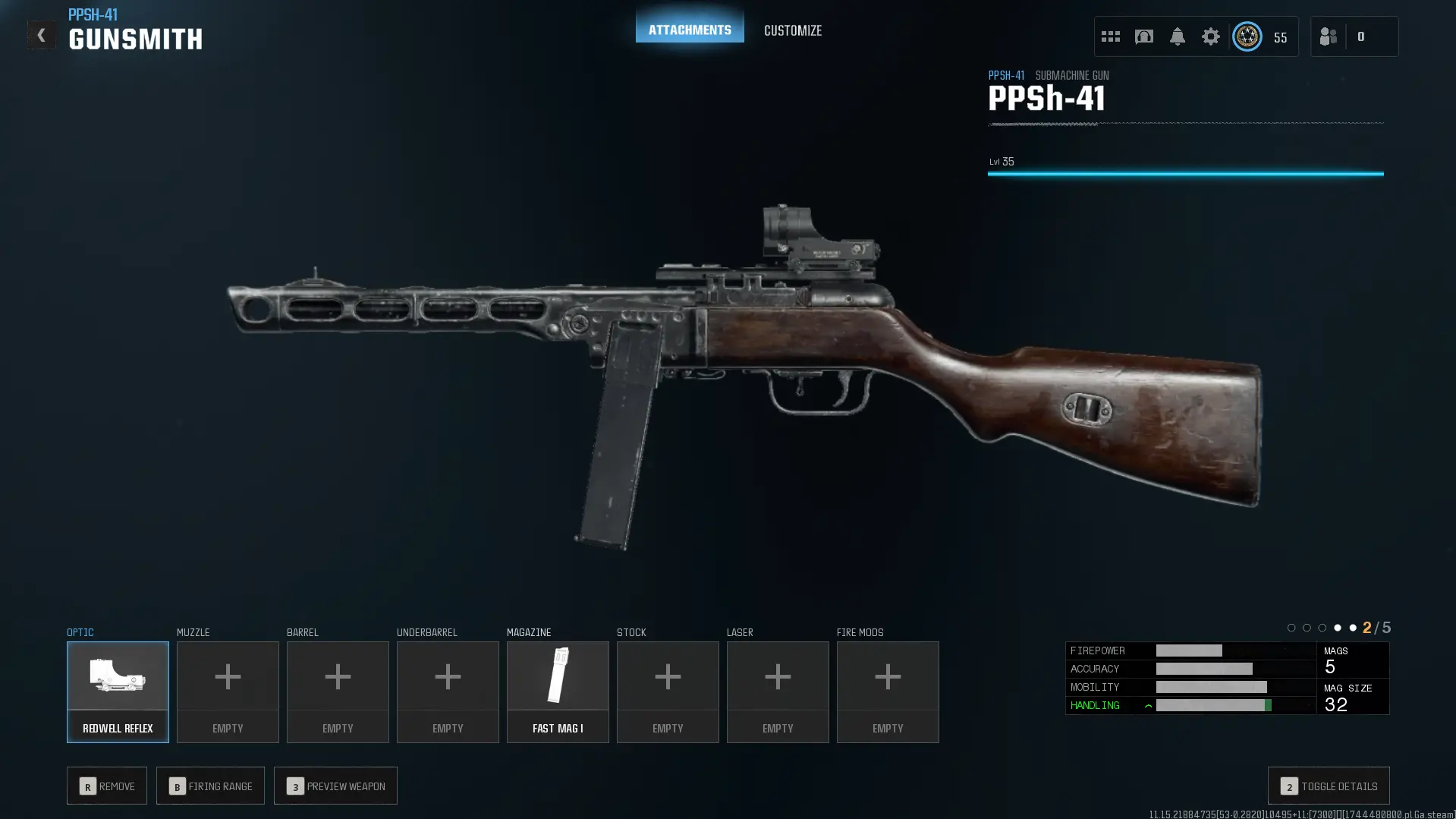The width and height of the screenshot is (1456, 819).
Task: Open the Fire Mods slot
Action: [888, 691]
